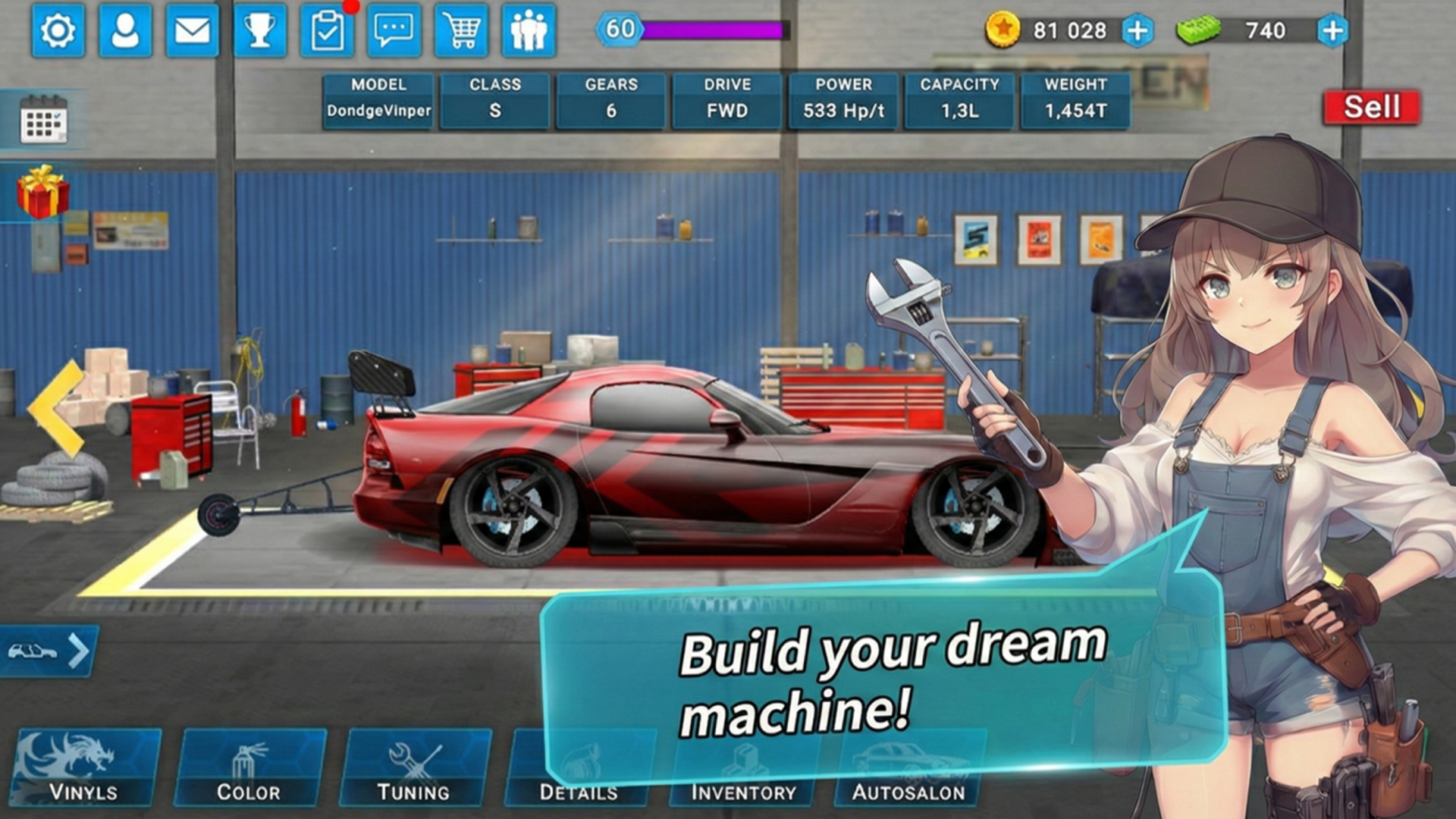This screenshot has height=819, width=1456.
Task: Go to previous car with yellow arrow
Action: (x=58, y=408)
